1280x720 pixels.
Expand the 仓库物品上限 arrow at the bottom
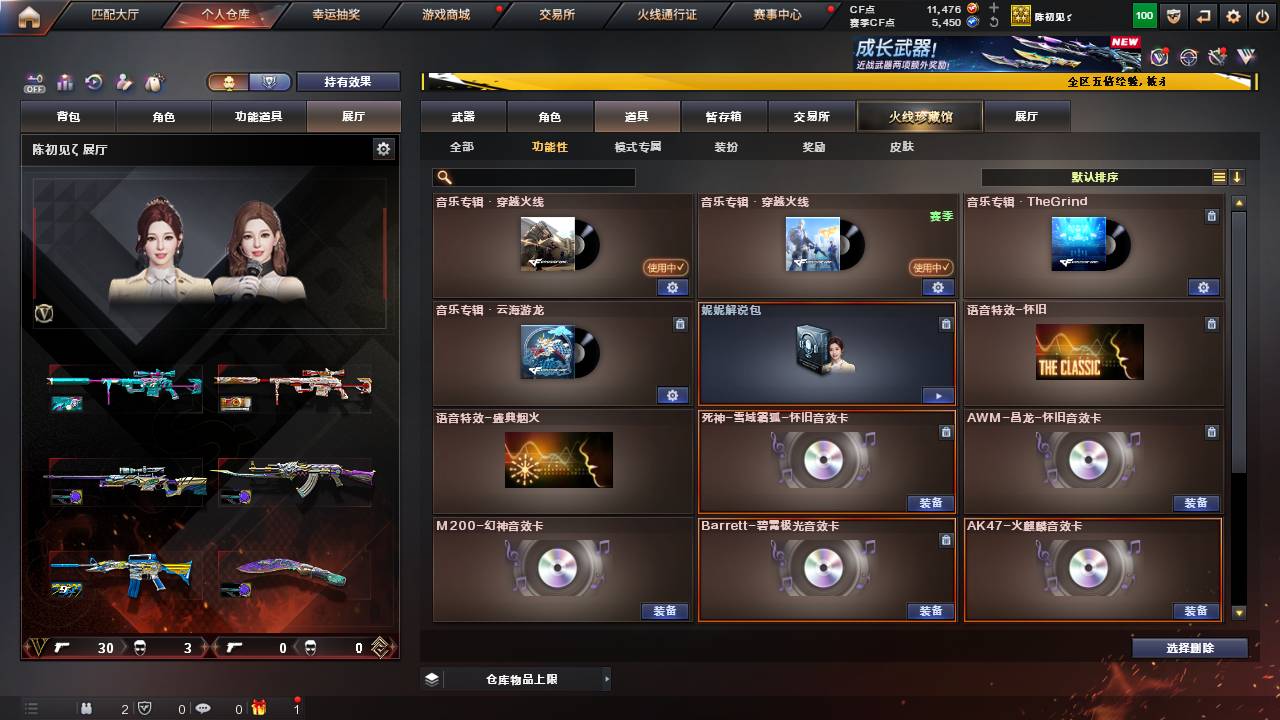coord(607,678)
